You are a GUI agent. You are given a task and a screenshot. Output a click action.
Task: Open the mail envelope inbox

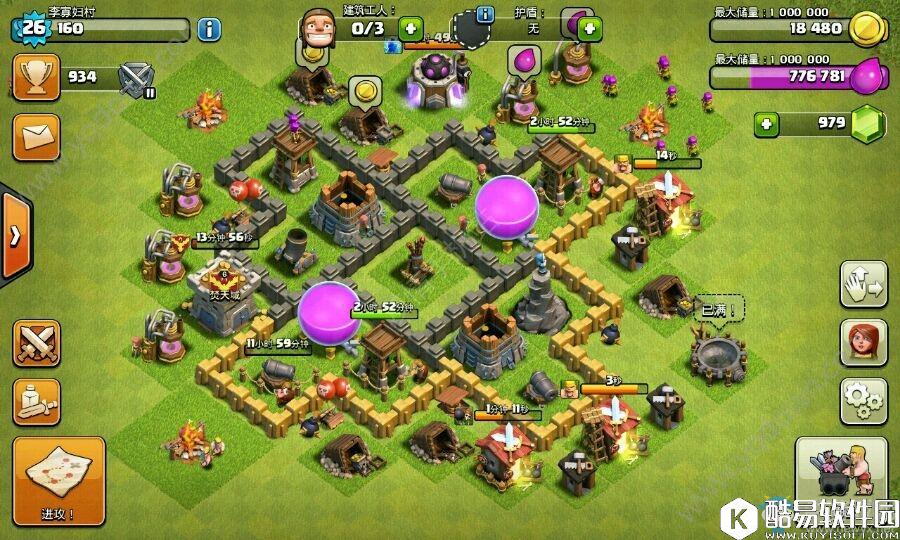[x=36, y=137]
